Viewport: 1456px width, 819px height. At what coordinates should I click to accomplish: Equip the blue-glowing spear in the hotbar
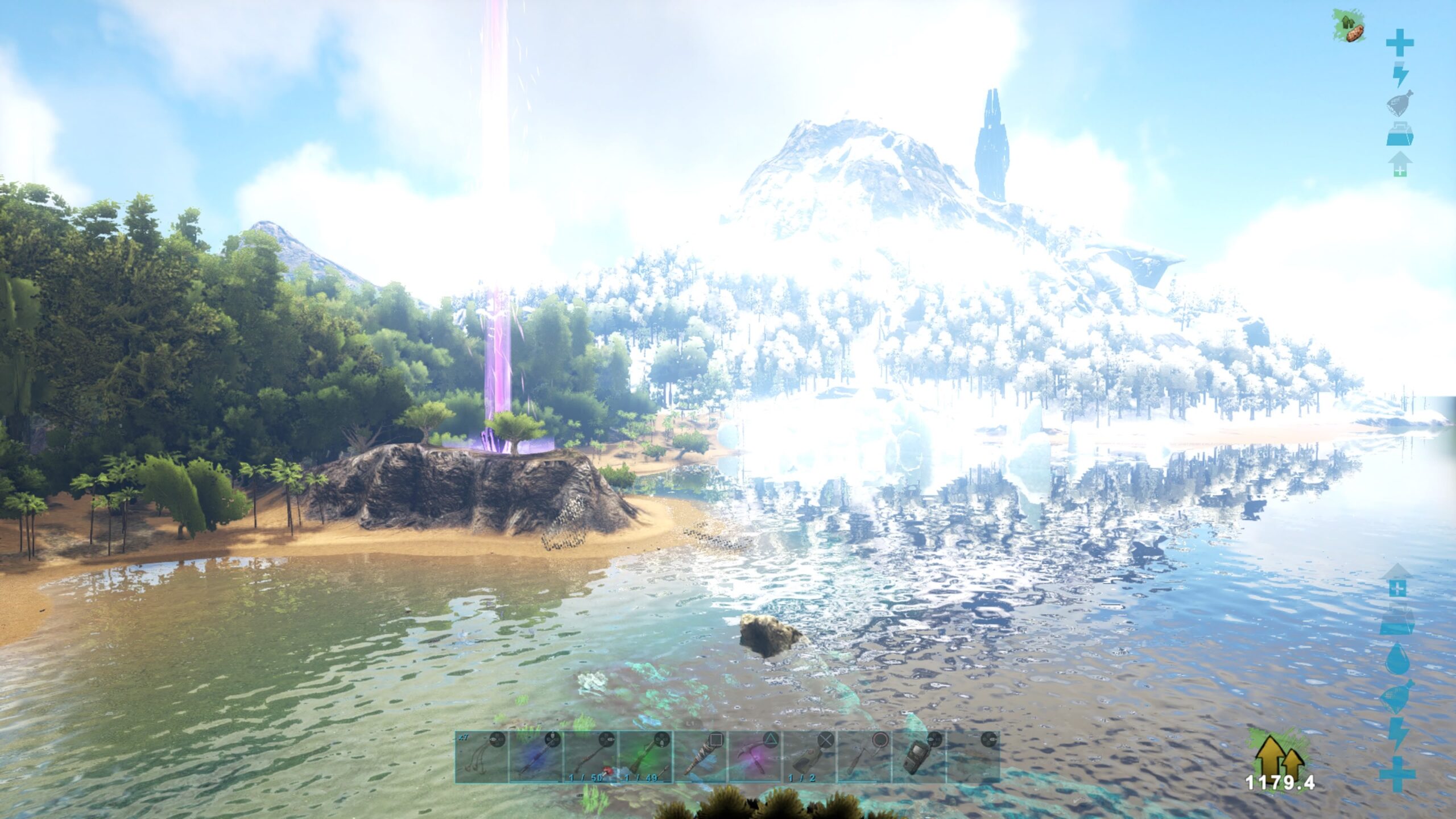point(536,756)
